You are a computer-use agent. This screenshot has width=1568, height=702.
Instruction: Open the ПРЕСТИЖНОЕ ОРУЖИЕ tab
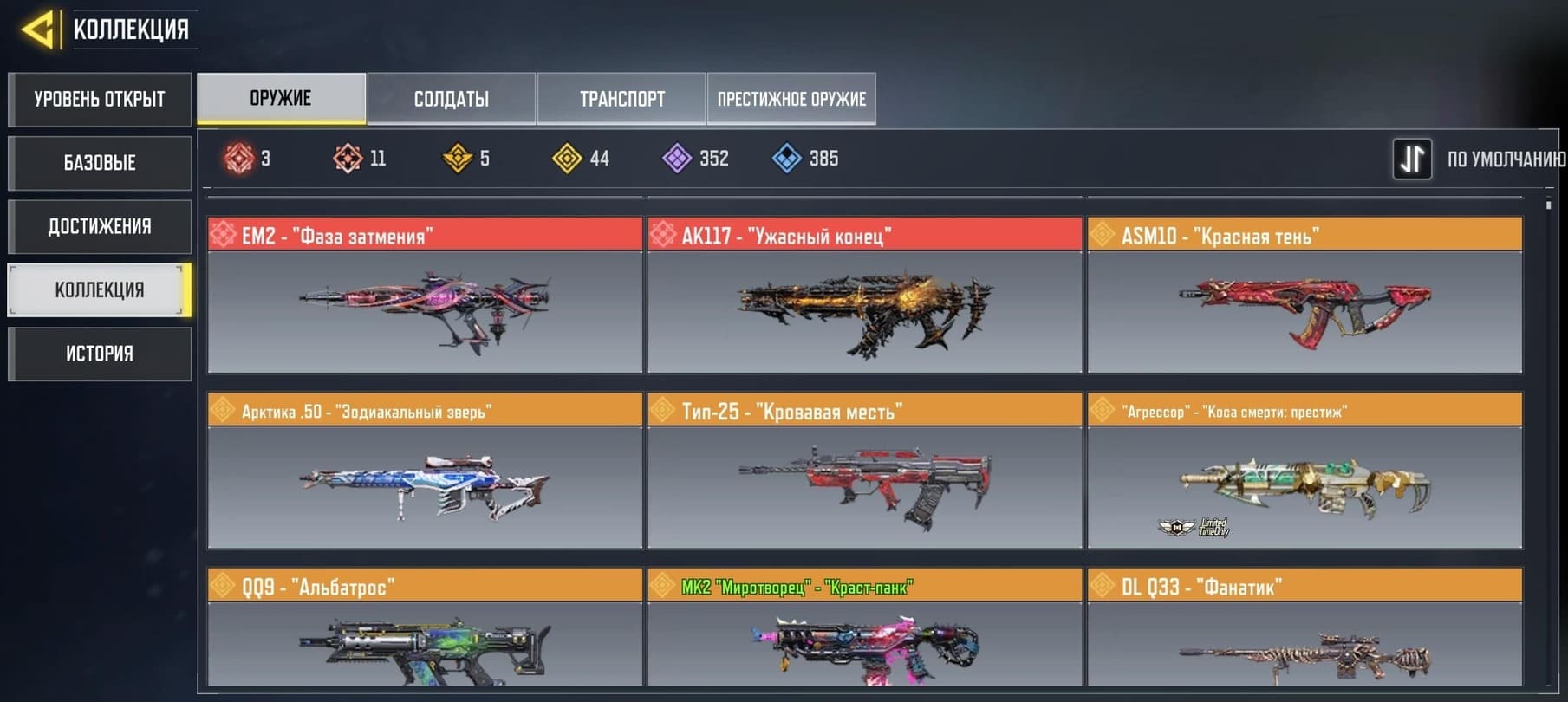coord(791,99)
